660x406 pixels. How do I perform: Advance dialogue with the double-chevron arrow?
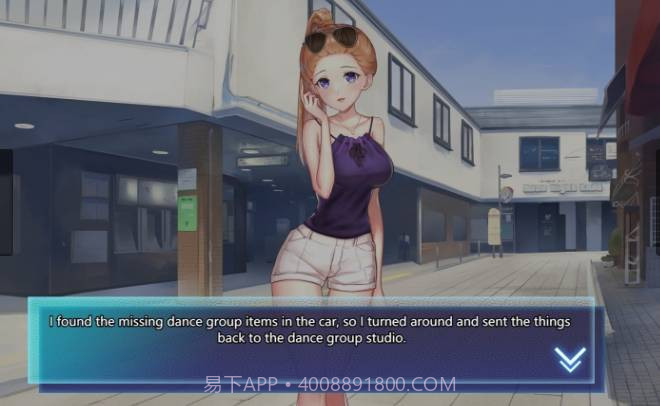570,359
